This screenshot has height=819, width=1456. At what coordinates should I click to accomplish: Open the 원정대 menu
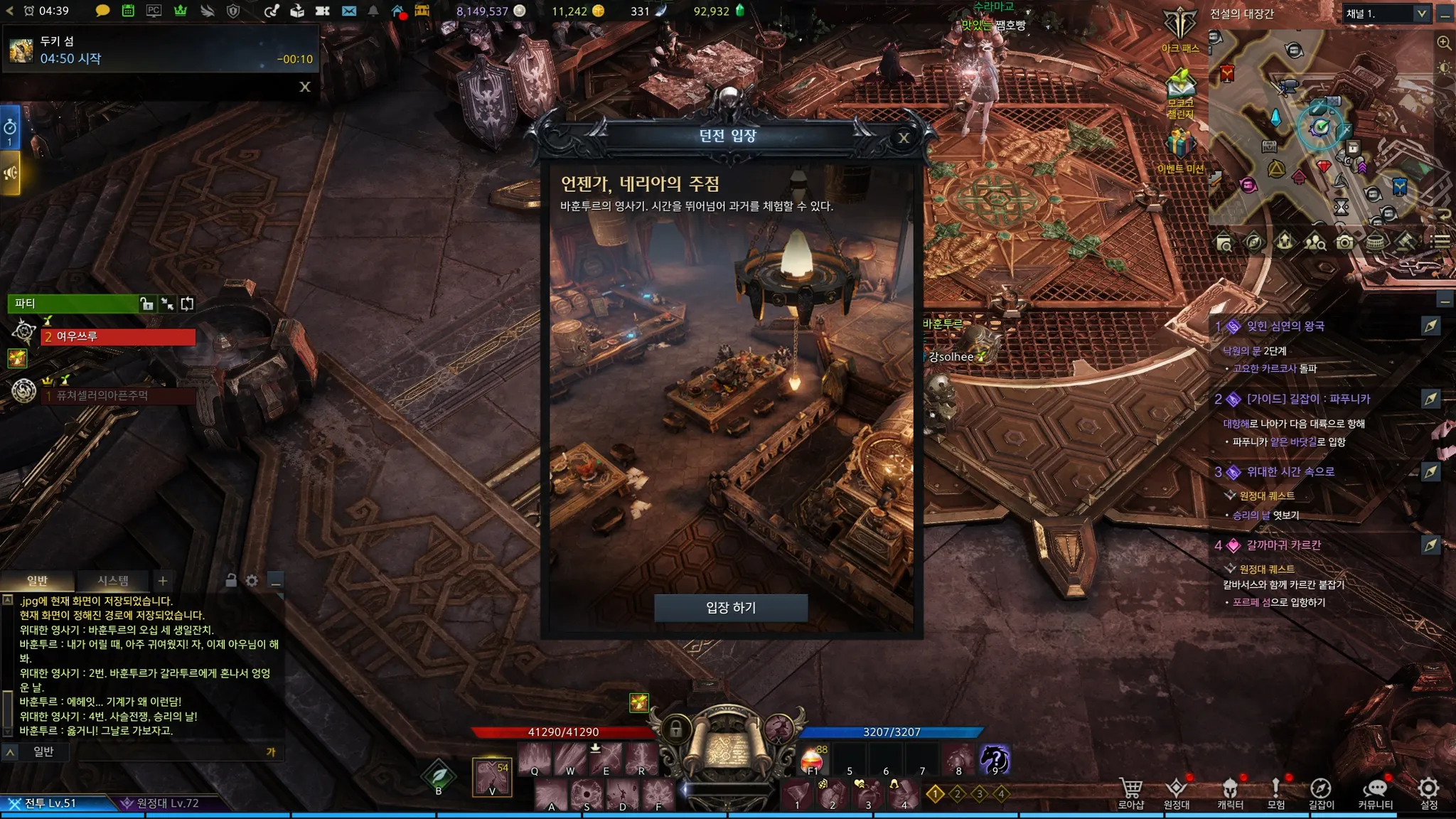point(1177,793)
